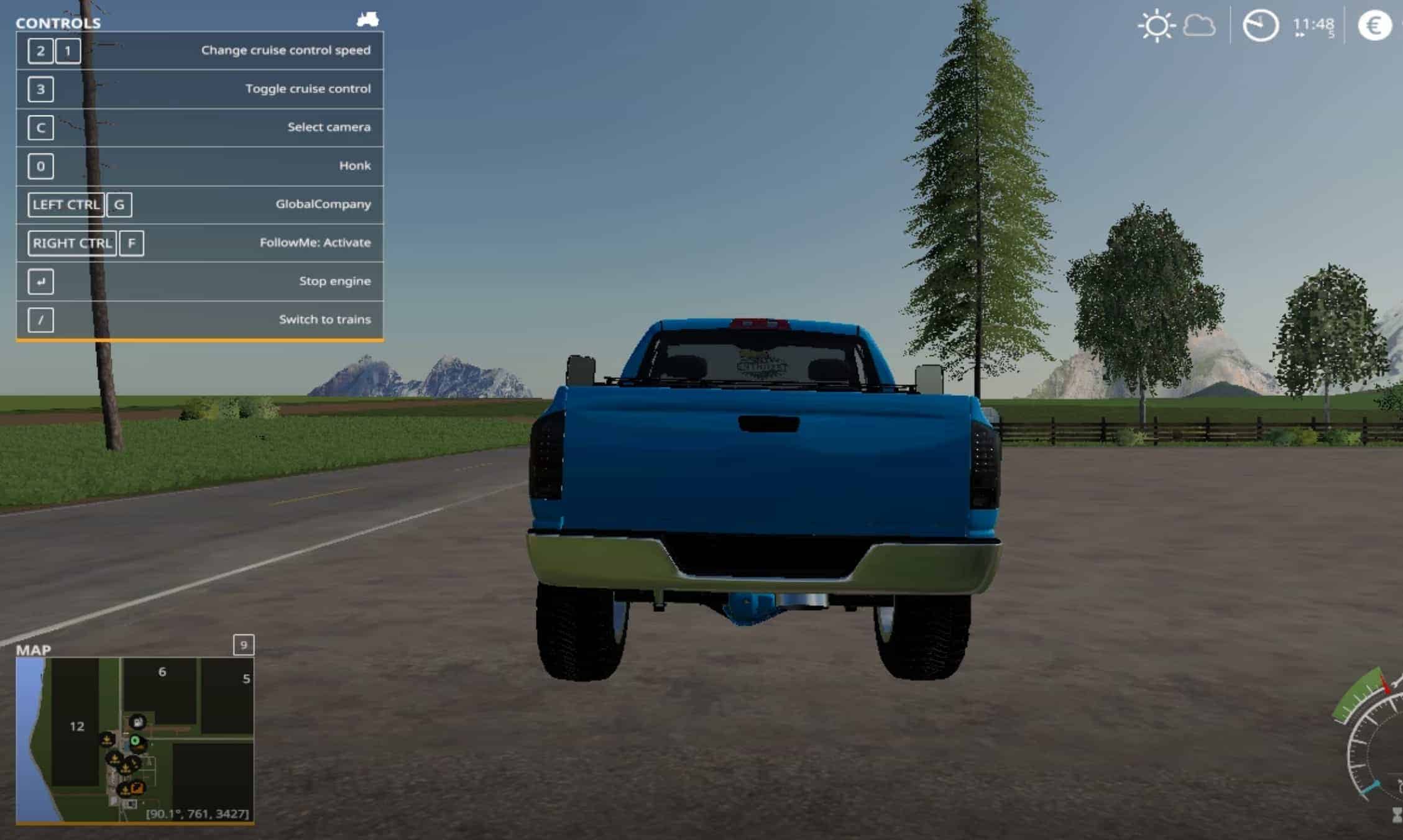Click the euro money icon
Image resolution: width=1403 pixels, height=840 pixels.
pyautogui.click(x=1374, y=26)
